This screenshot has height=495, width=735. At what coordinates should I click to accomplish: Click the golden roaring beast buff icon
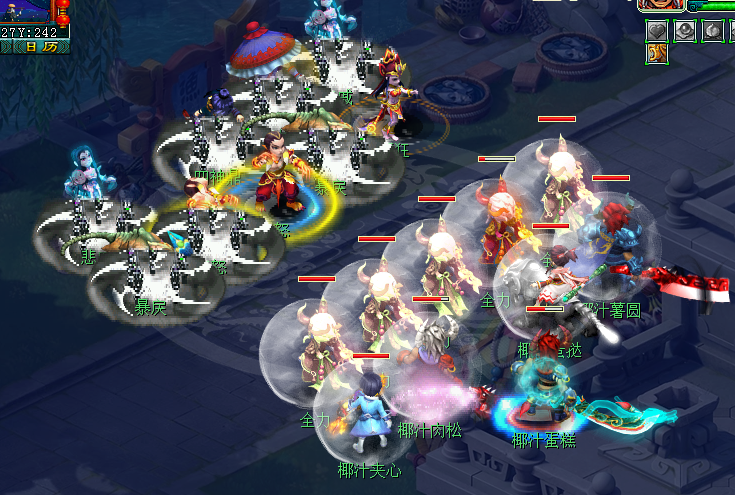pos(659,54)
